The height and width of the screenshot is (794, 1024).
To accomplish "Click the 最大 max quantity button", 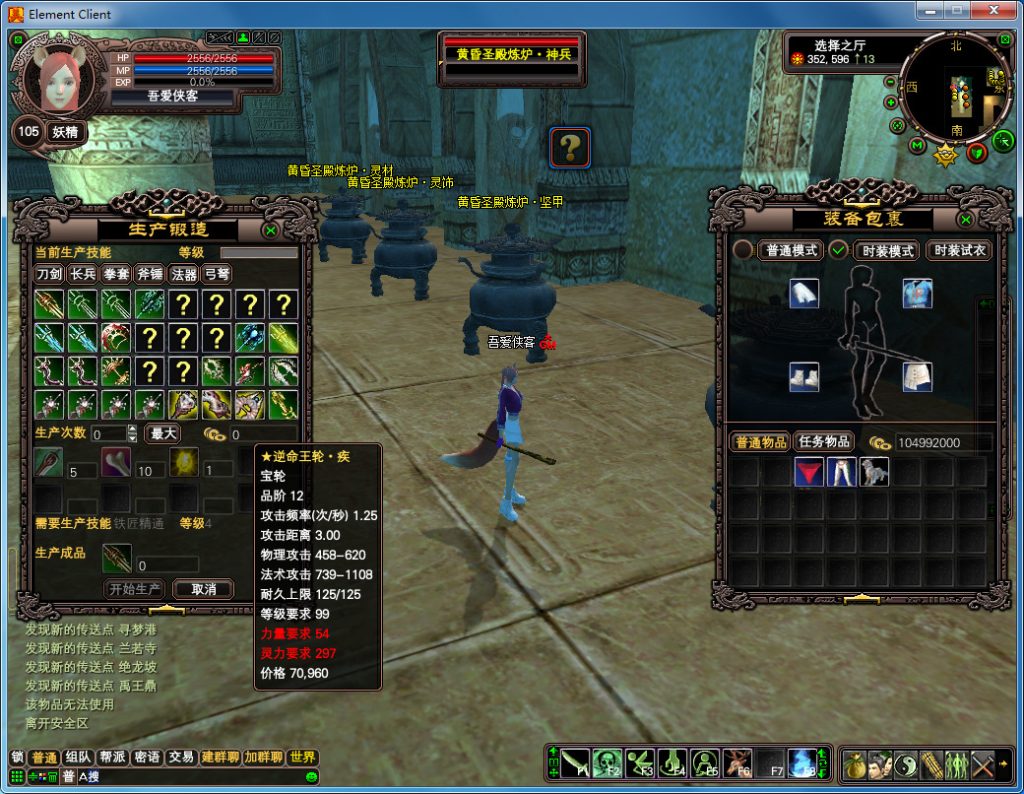I will coord(163,433).
